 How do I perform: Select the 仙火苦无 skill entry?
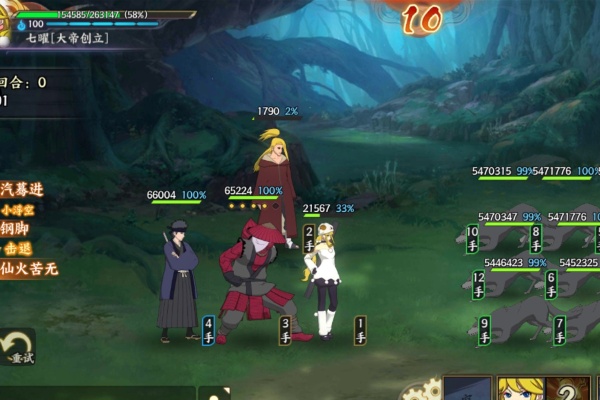30,268
